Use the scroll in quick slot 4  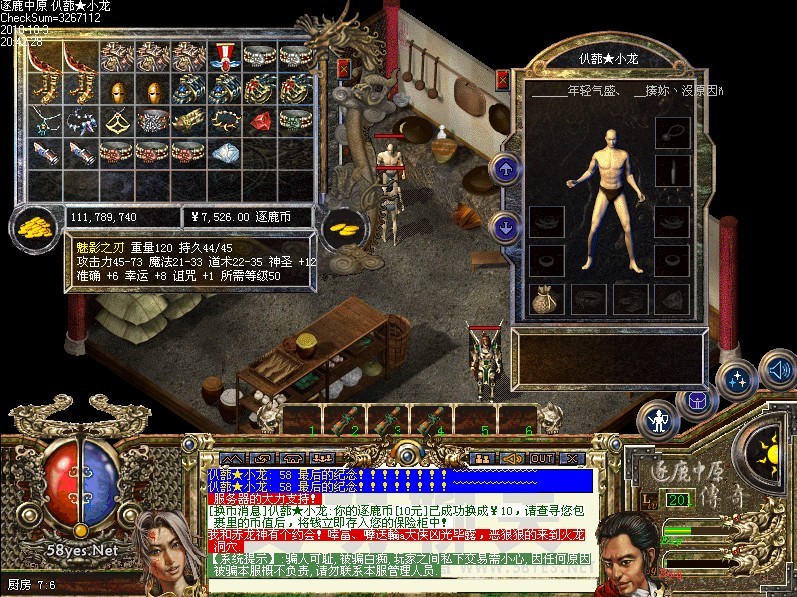433,419
